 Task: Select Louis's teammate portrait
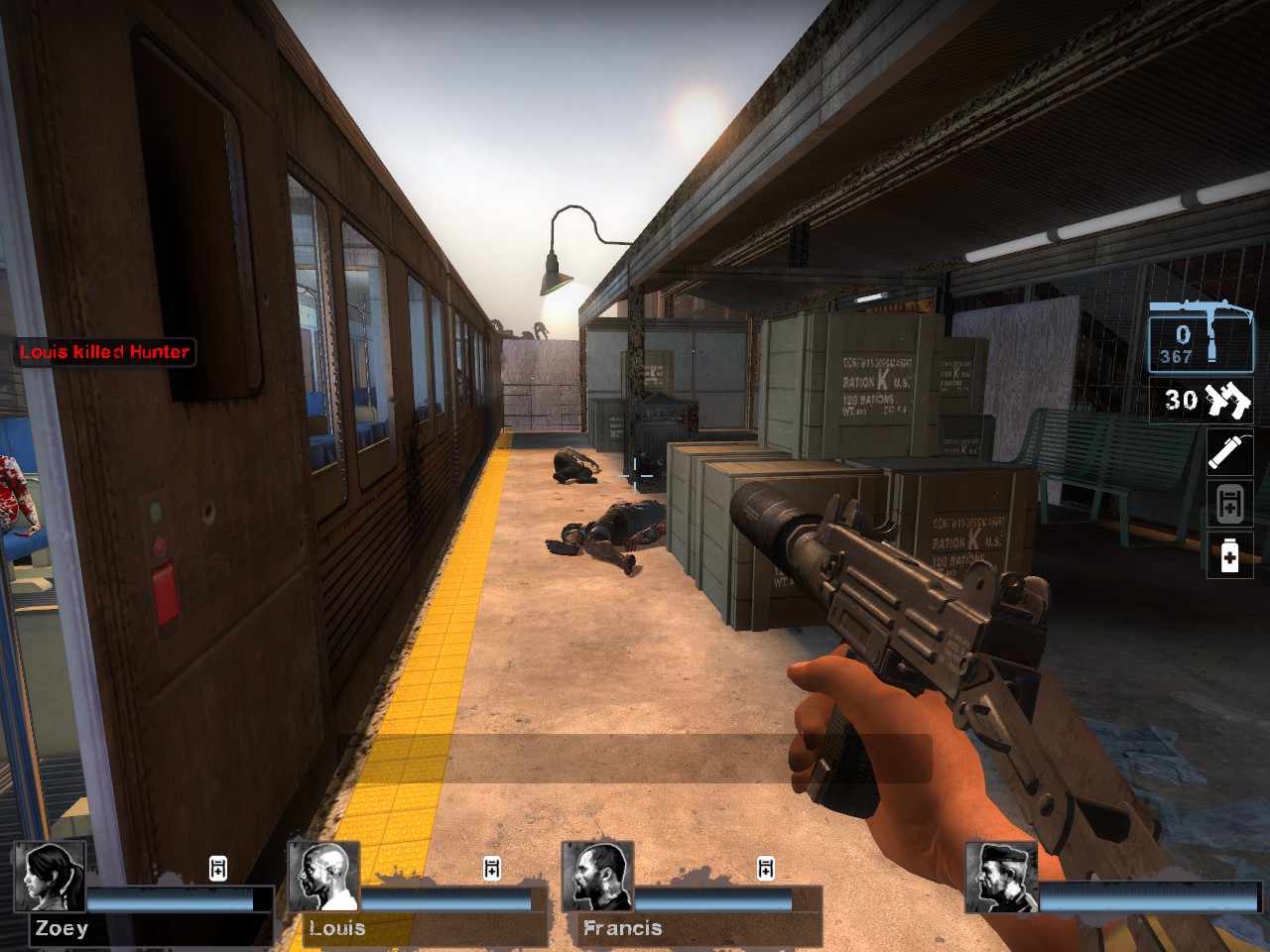point(323,877)
